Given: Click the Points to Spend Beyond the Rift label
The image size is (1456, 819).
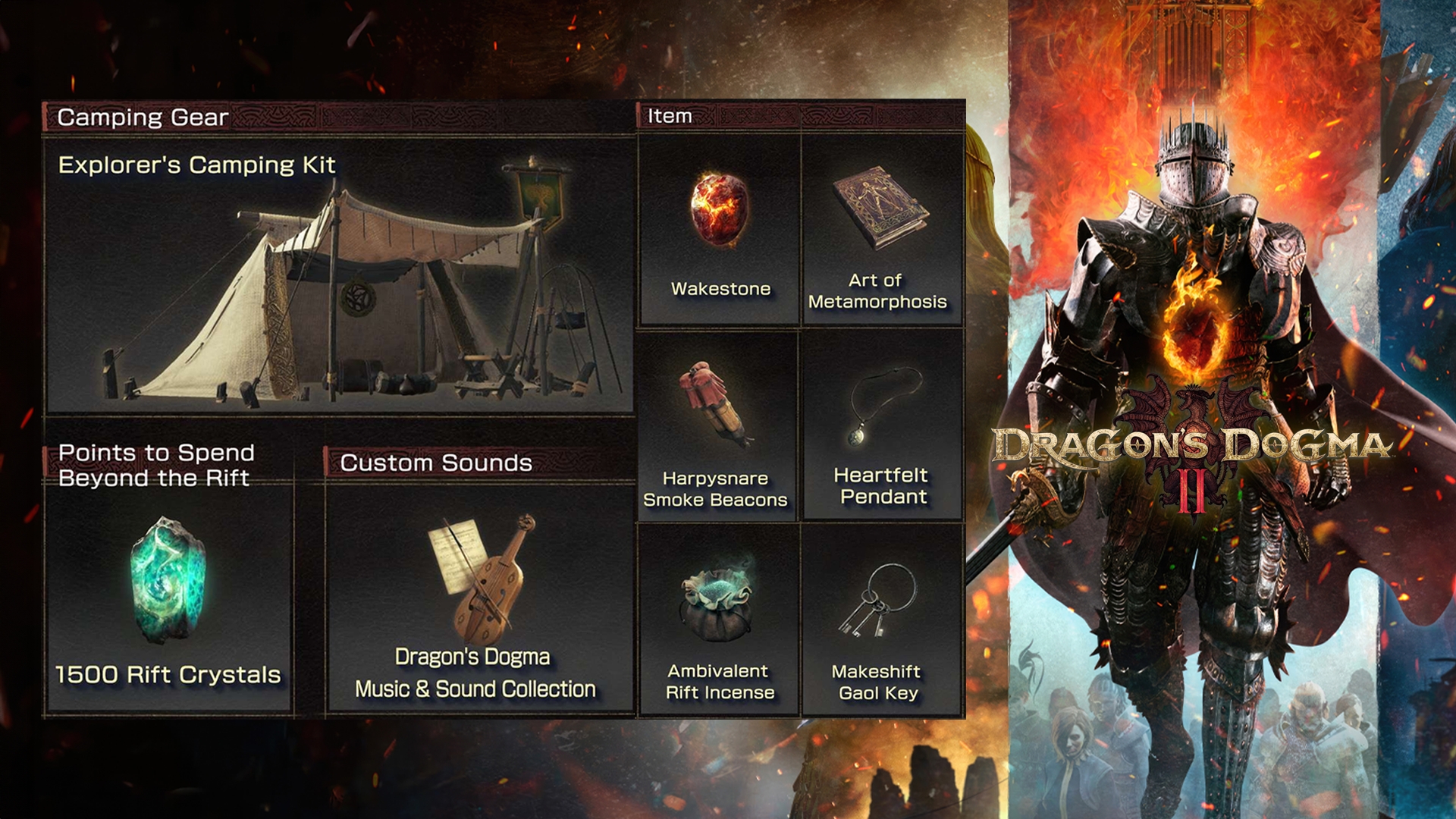Looking at the screenshot, I should coord(155,465).
